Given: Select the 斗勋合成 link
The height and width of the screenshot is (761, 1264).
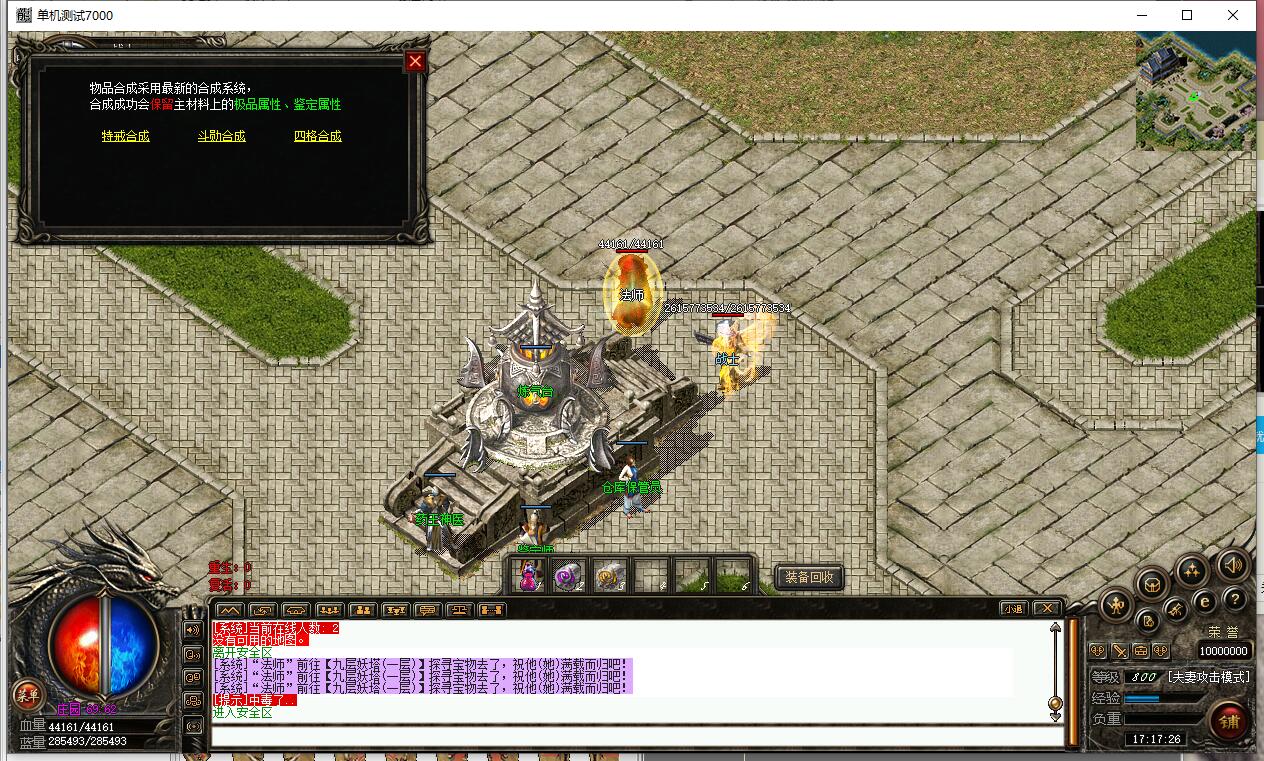Looking at the screenshot, I should pos(221,136).
